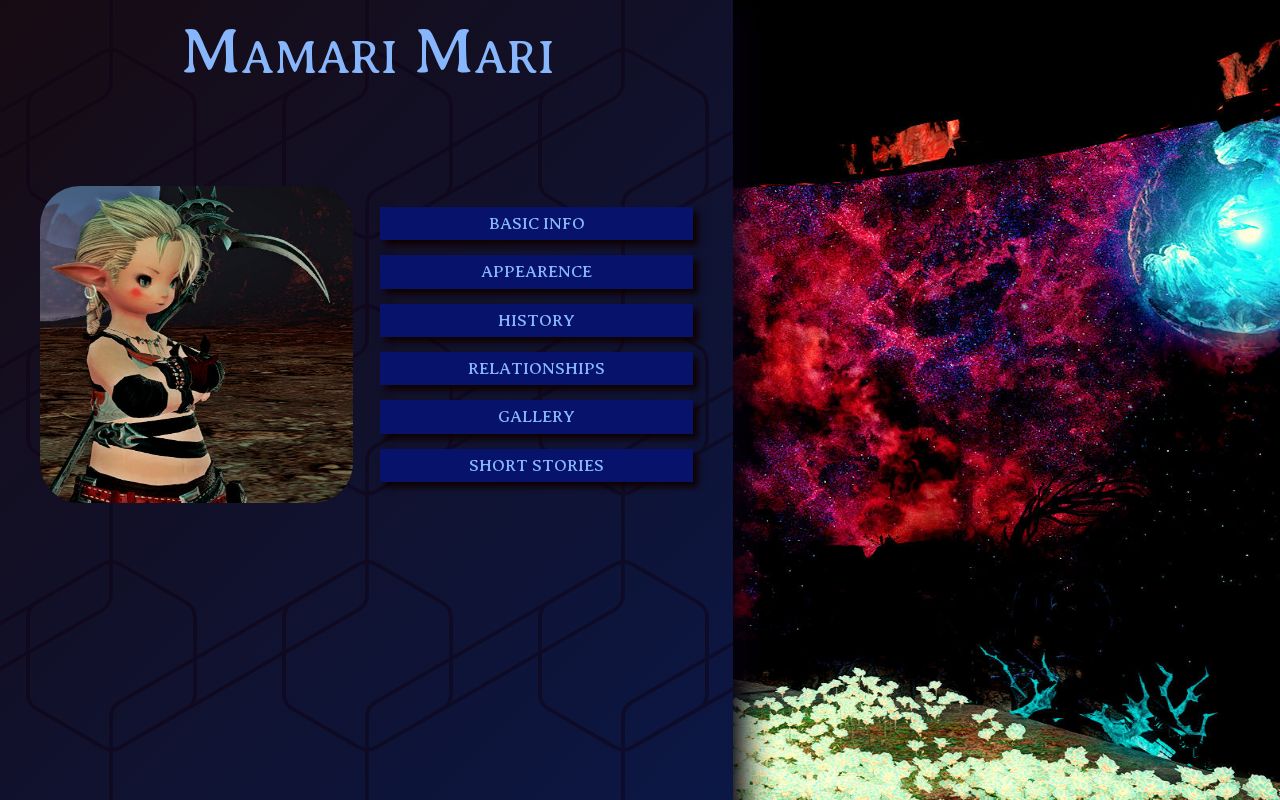Click the "Mamari Mari" page title

click(368, 52)
